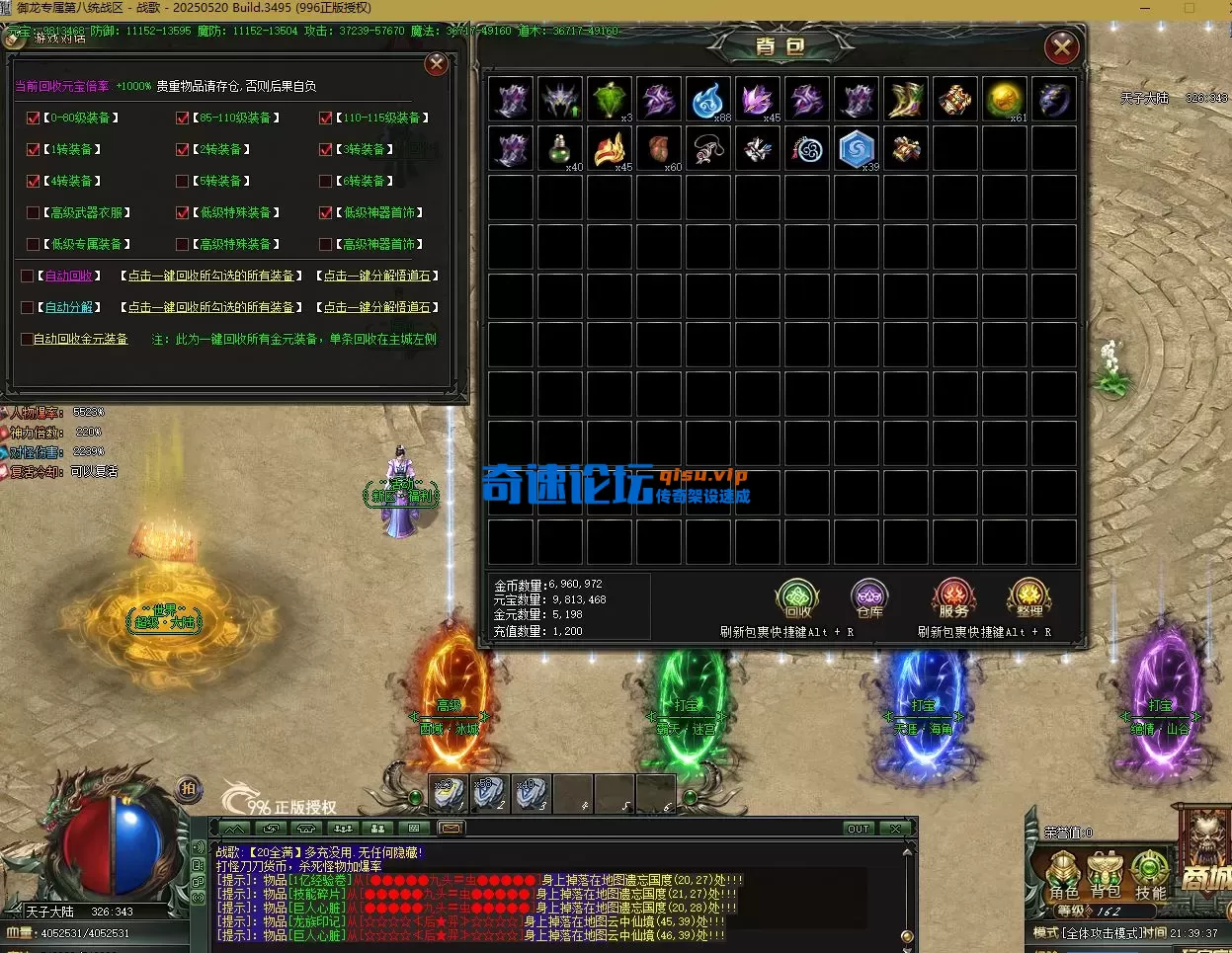
Task: Select the green potion bottle x40
Action: click(x=560, y=149)
